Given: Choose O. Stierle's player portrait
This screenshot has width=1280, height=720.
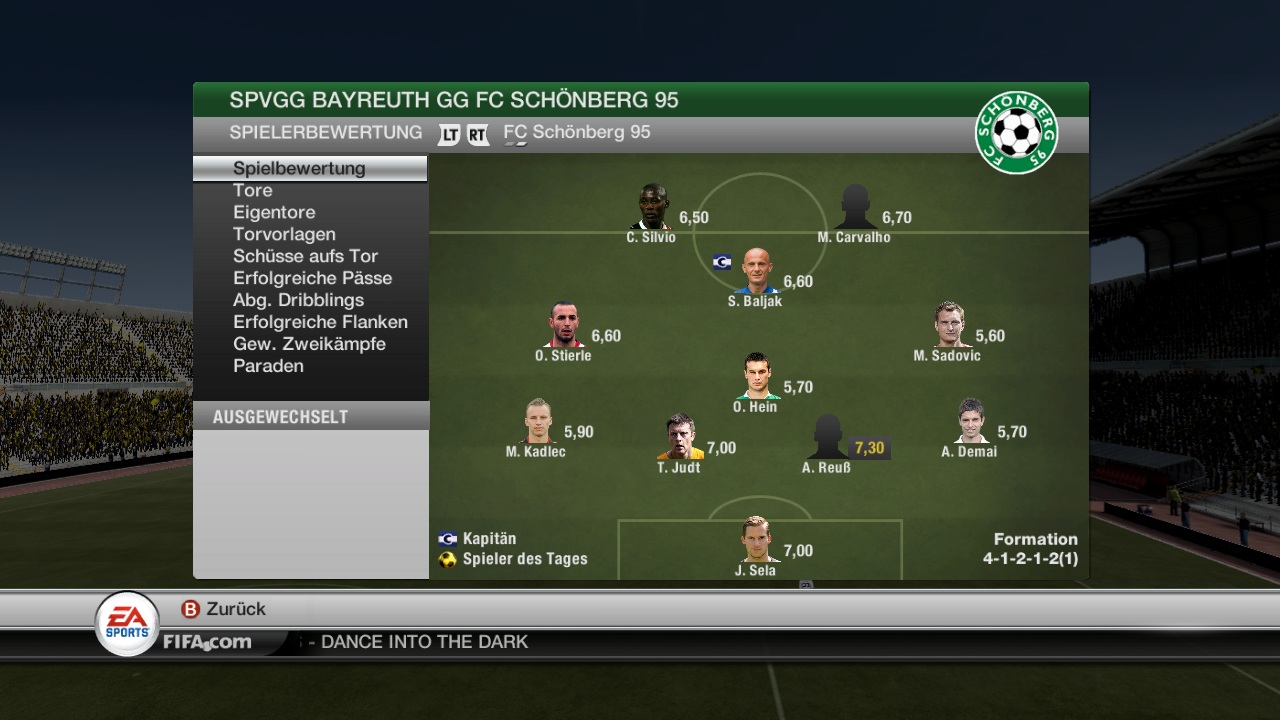Looking at the screenshot, I should [565, 325].
